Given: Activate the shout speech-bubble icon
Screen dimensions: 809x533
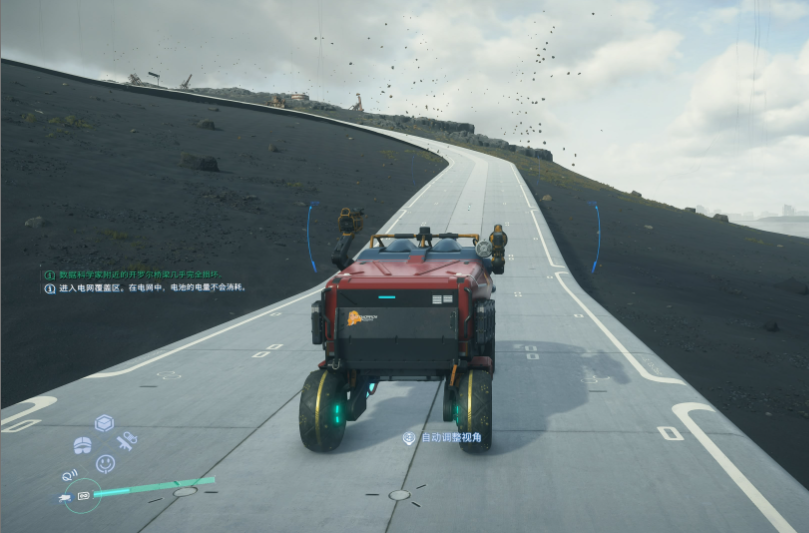Looking at the screenshot, I should click(x=69, y=474).
